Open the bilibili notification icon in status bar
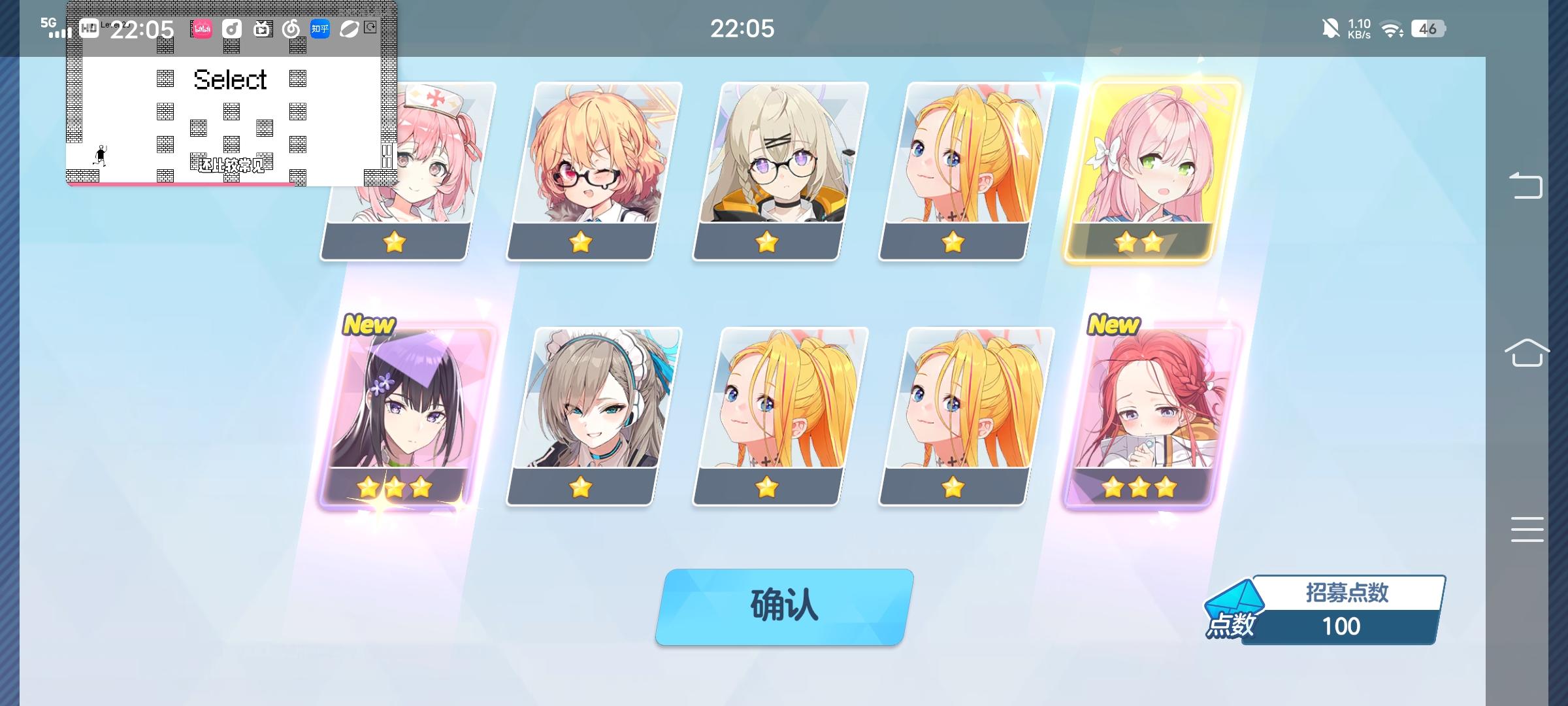The width and height of the screenshot is (1568, 706). tap(202, 28)
